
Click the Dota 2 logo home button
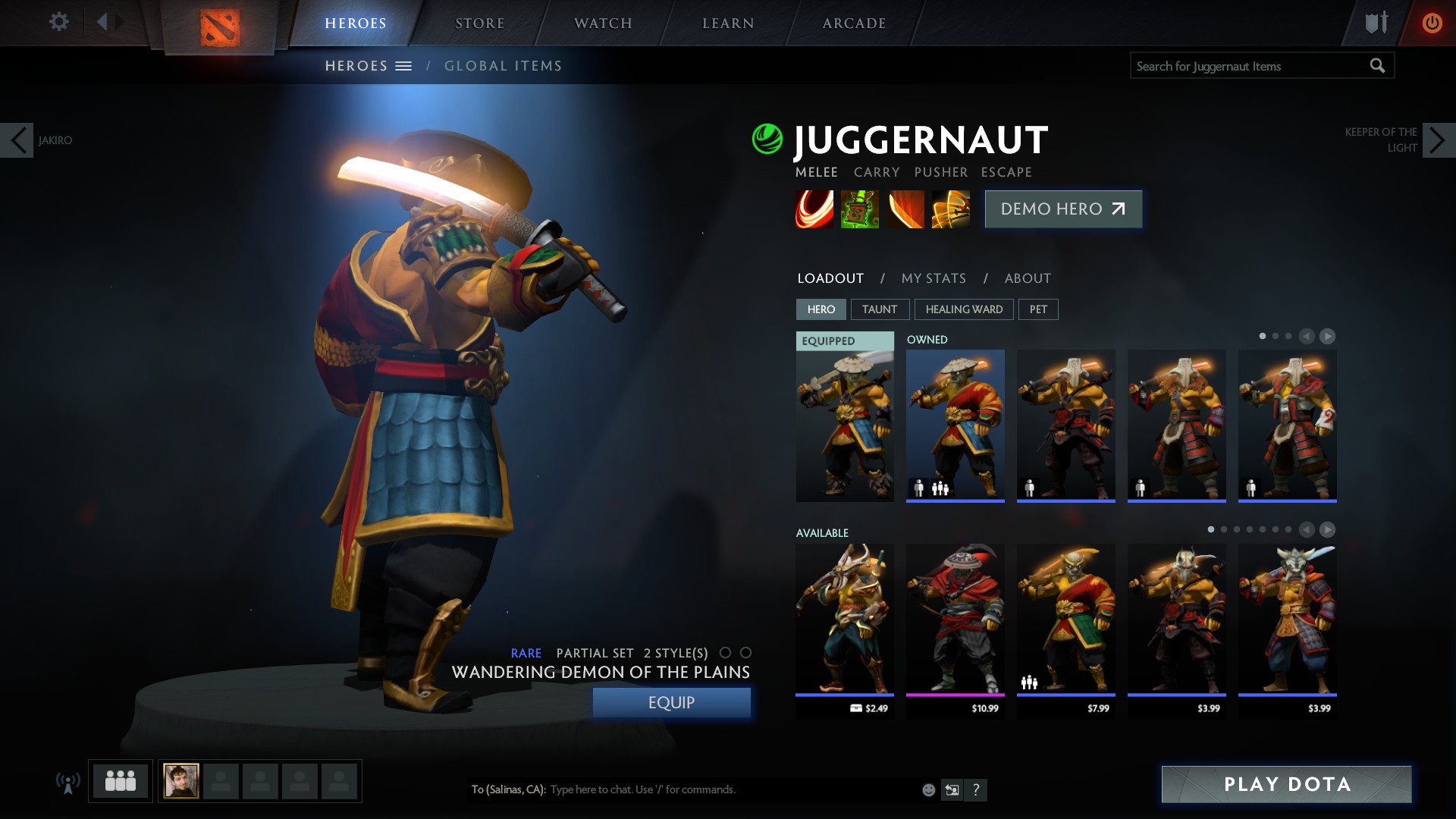(220, 27)
